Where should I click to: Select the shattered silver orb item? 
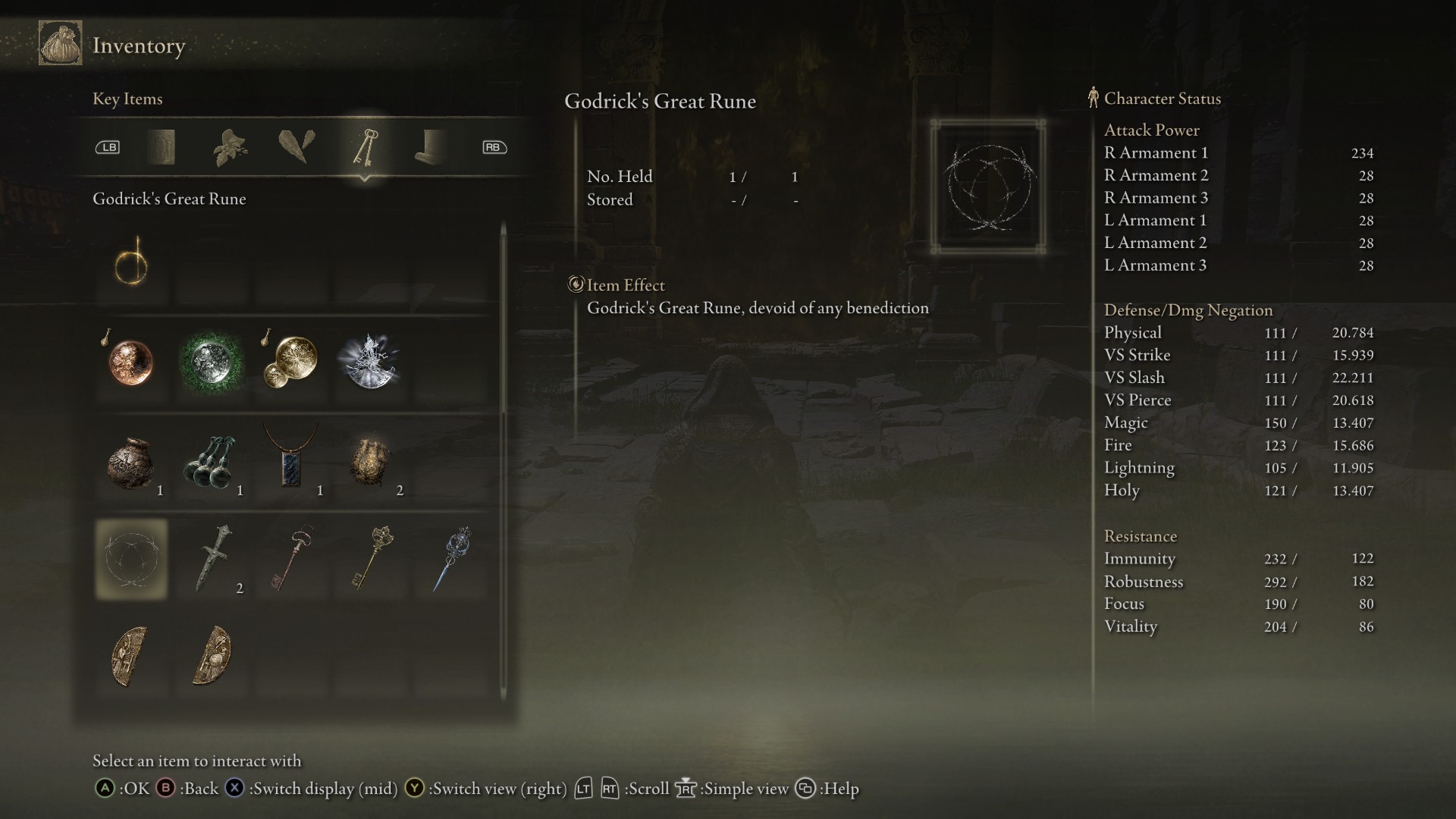(x=371, y=362)
